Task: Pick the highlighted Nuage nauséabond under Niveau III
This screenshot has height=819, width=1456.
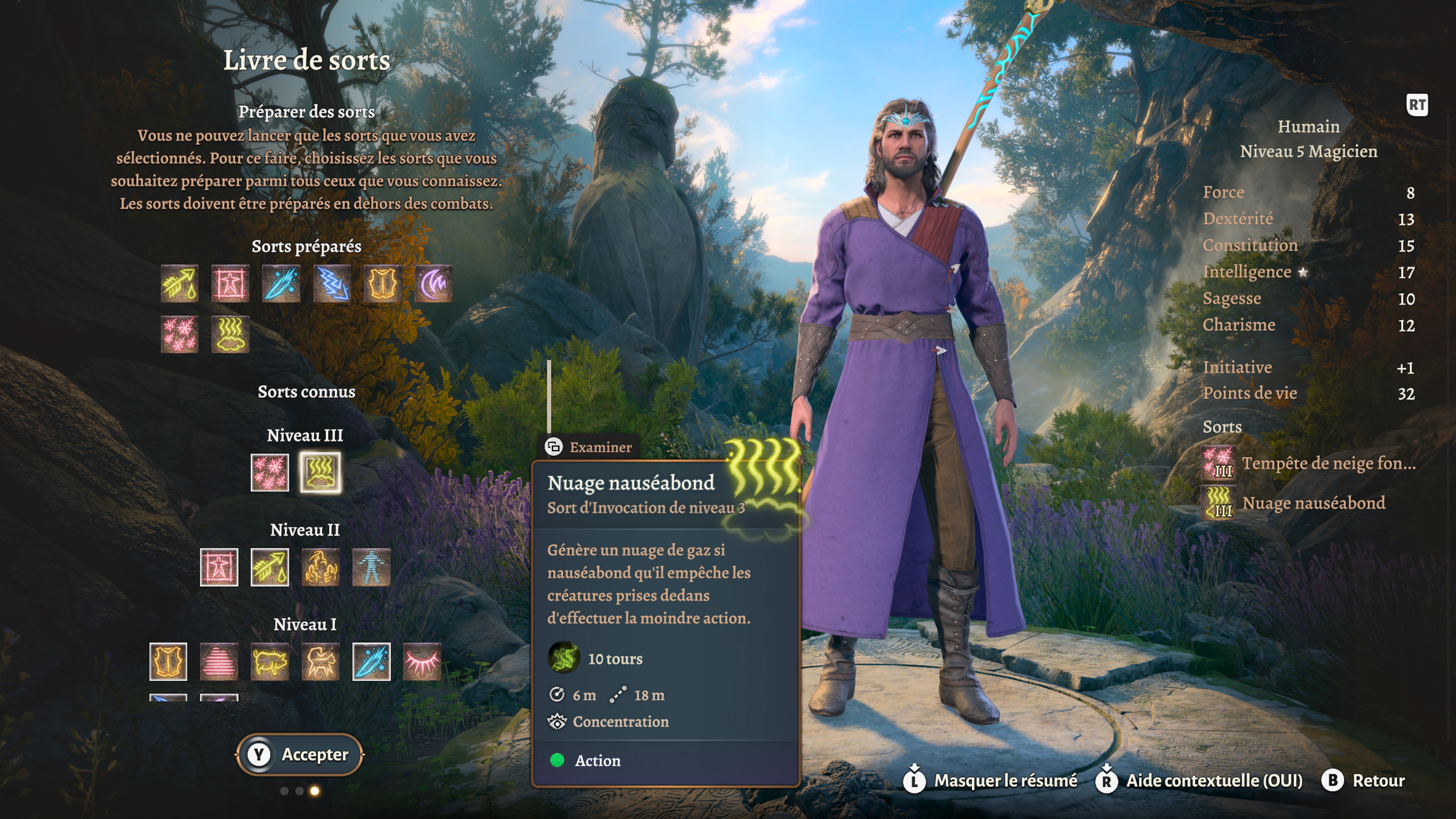Action: coord(320,472)
